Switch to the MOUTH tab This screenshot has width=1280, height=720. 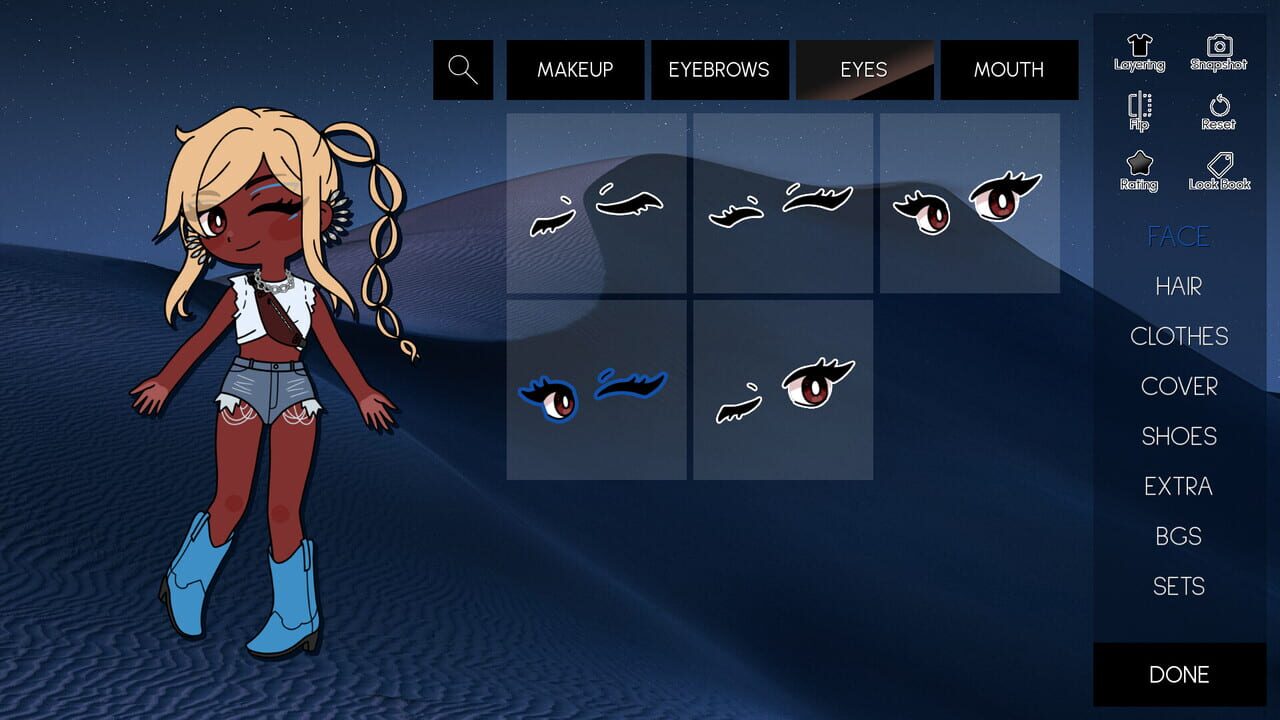point(1008,69)
